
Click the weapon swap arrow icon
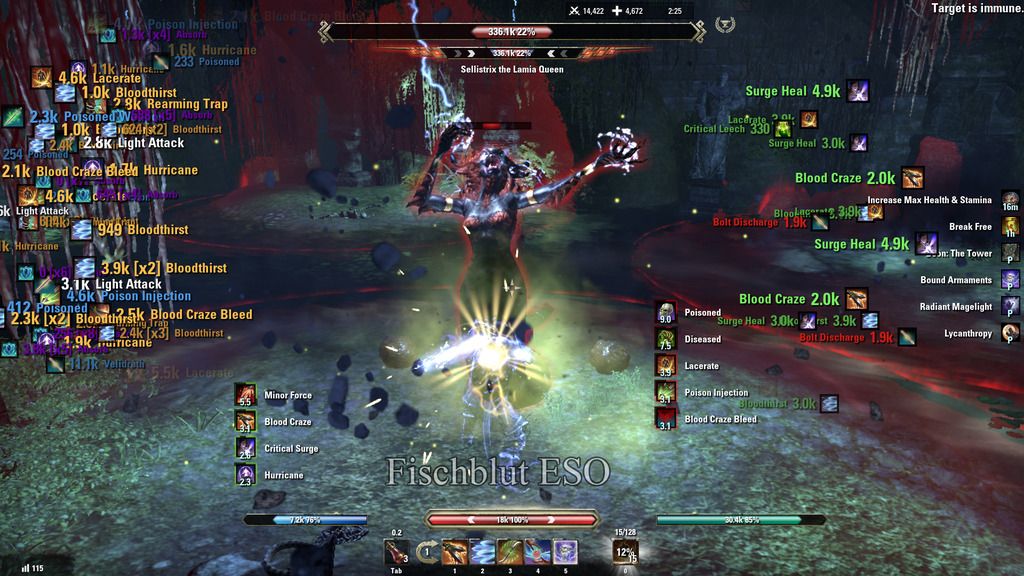427,551
